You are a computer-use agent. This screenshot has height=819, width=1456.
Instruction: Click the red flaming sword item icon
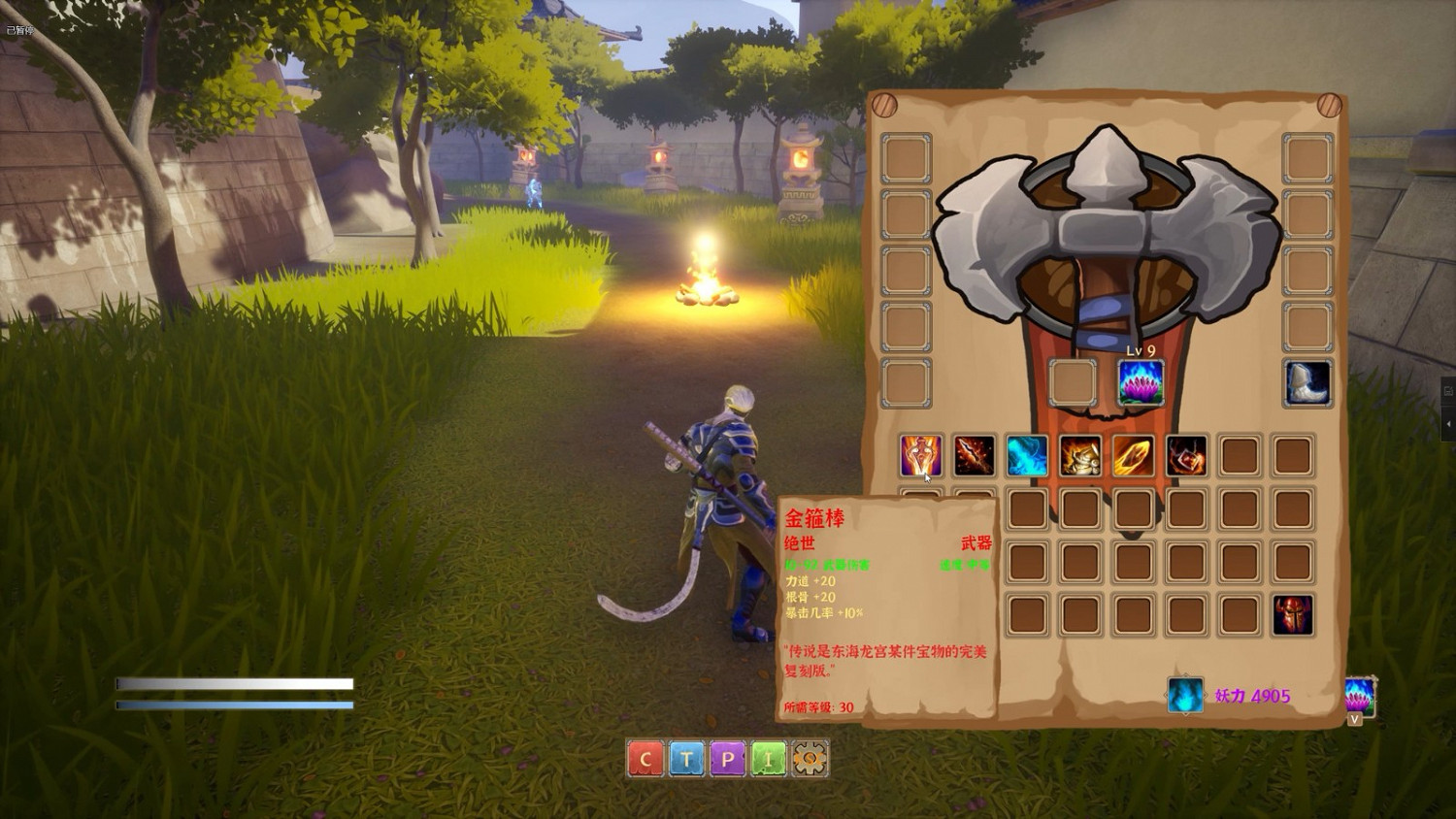(x=974, y=454)
